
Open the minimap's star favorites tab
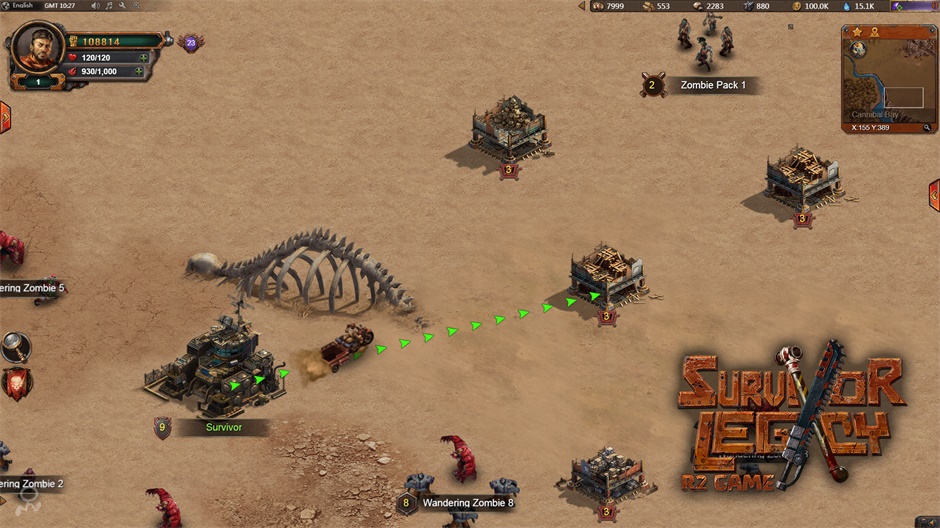pyautogui.click(x=857, y=32)
